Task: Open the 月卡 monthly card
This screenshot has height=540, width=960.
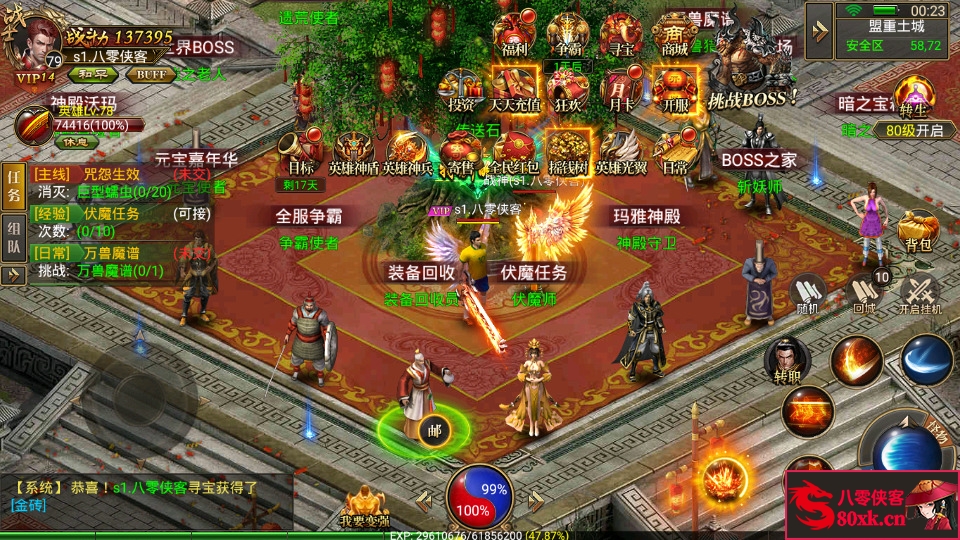Action: [621, 89]
